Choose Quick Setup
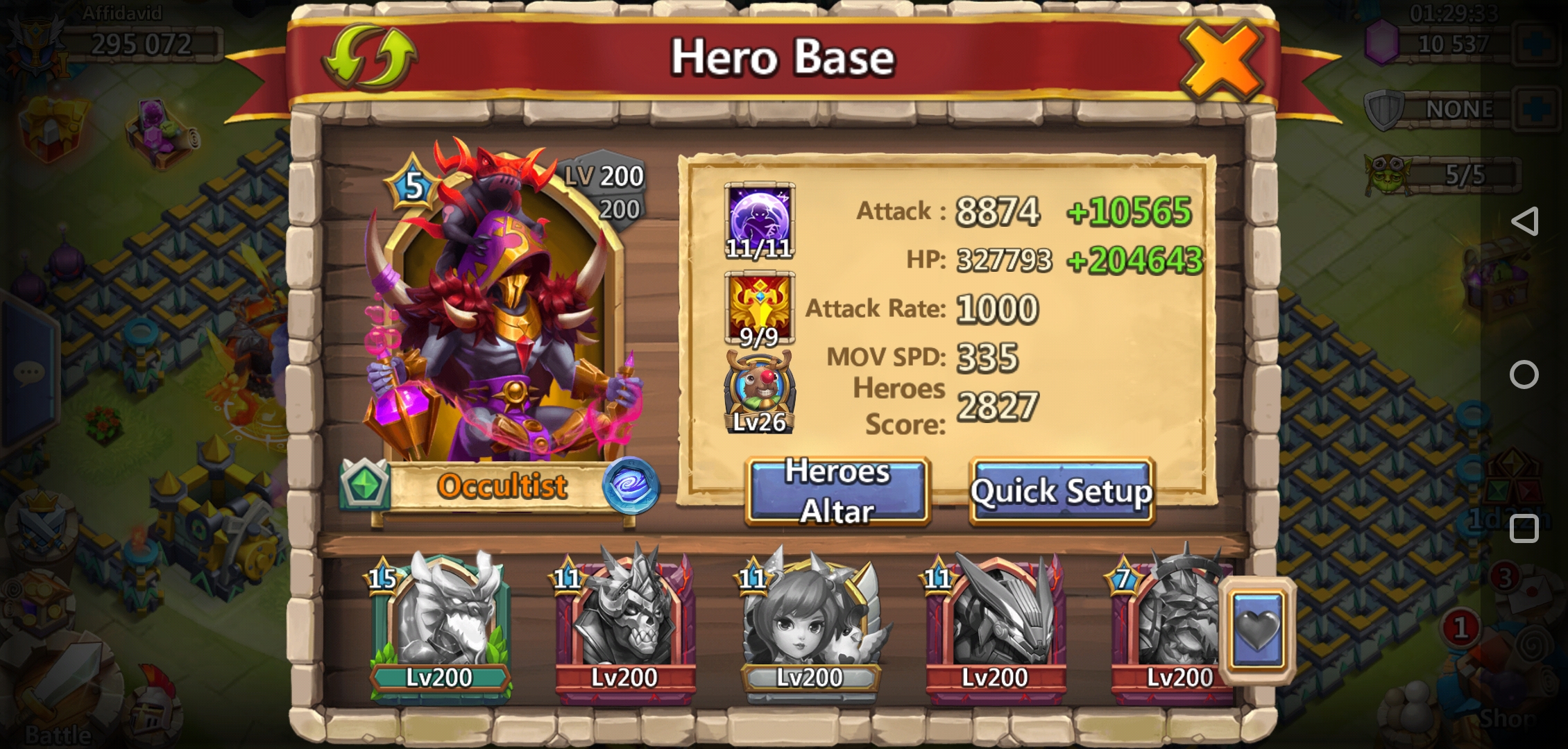 [x=1061, y=491]
